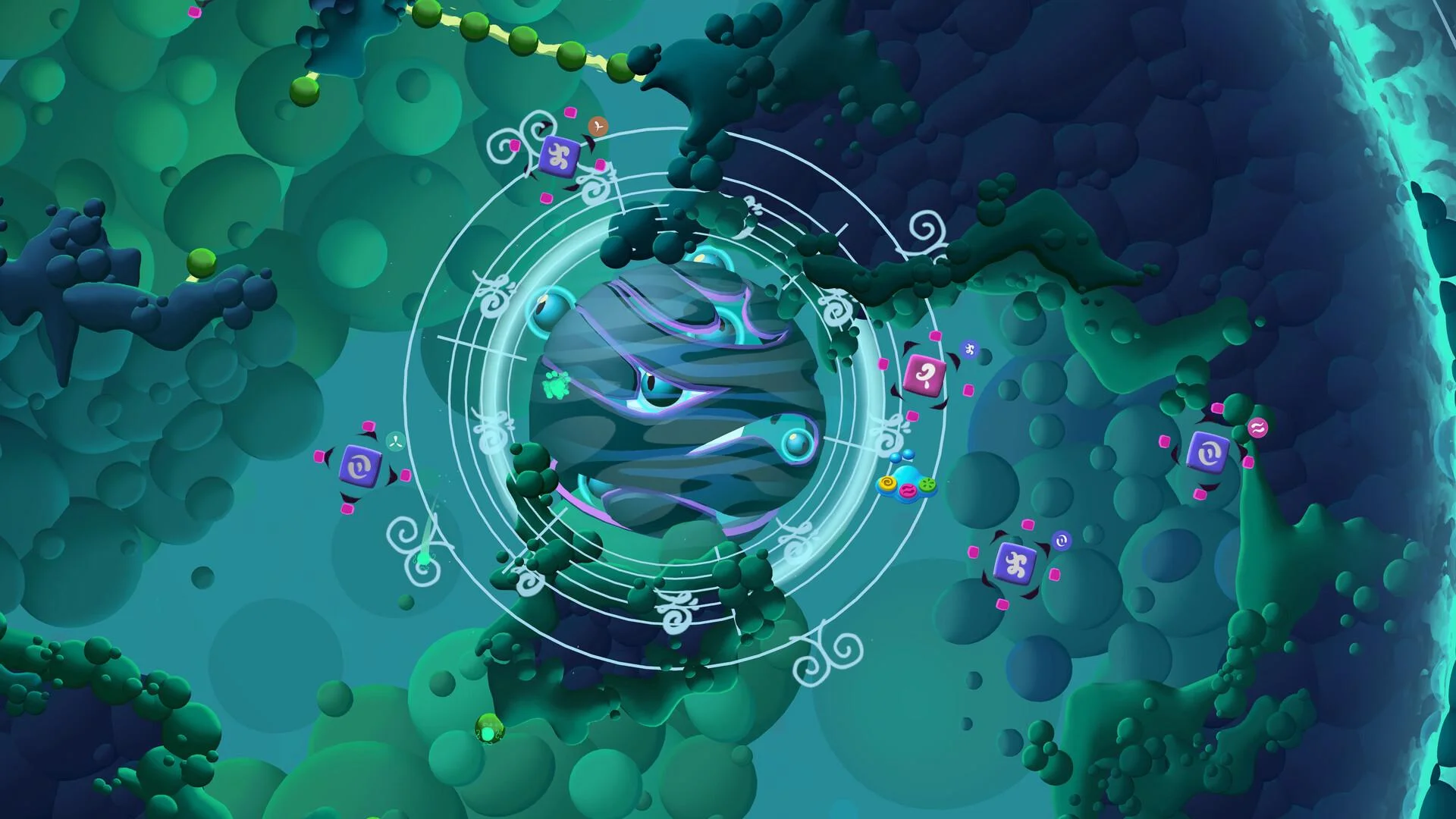Toggle the small purple rune badge beside the question block
The width and height of the screenshot is (1456, 819).
point(969,350)
